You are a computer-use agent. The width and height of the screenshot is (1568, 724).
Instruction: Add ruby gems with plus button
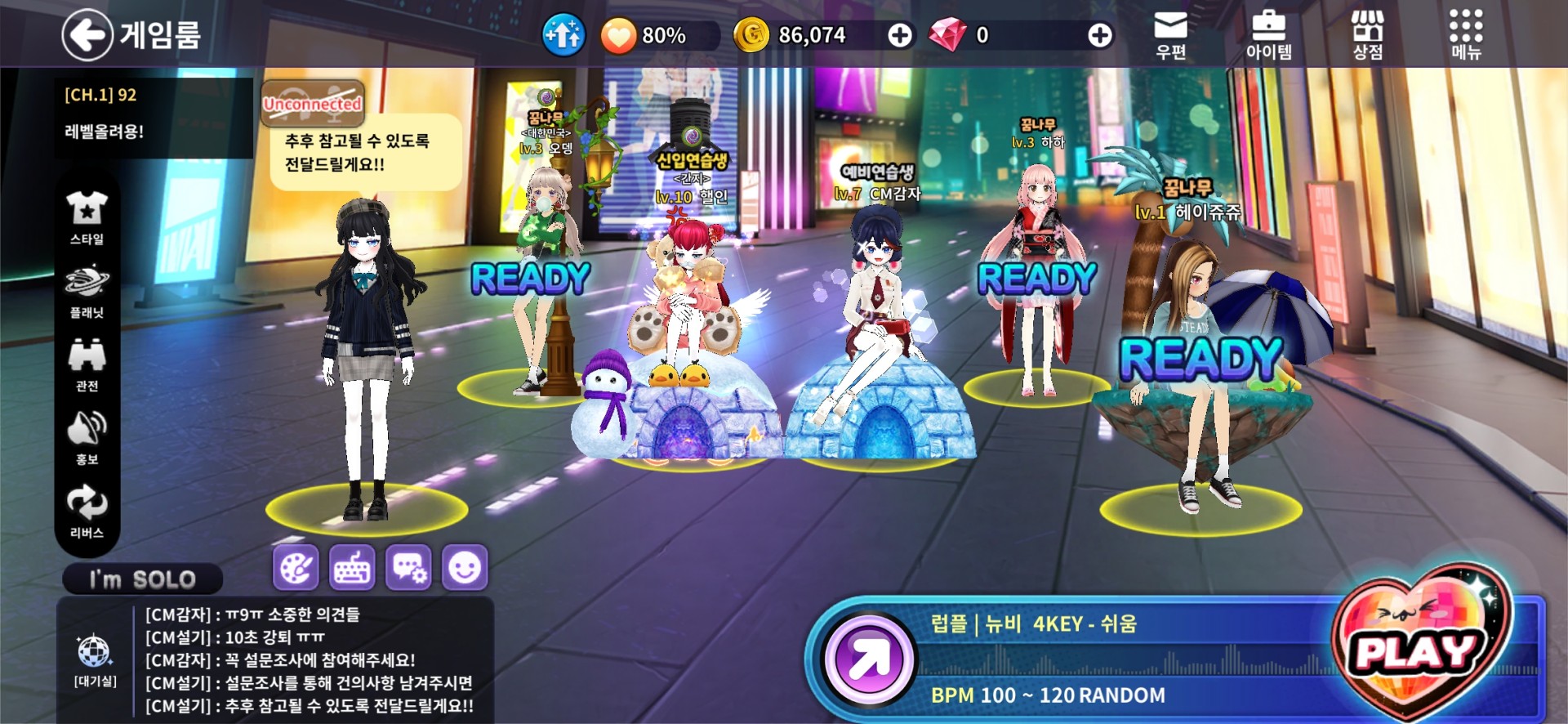pyautogui.click(x=1099, y=35)
